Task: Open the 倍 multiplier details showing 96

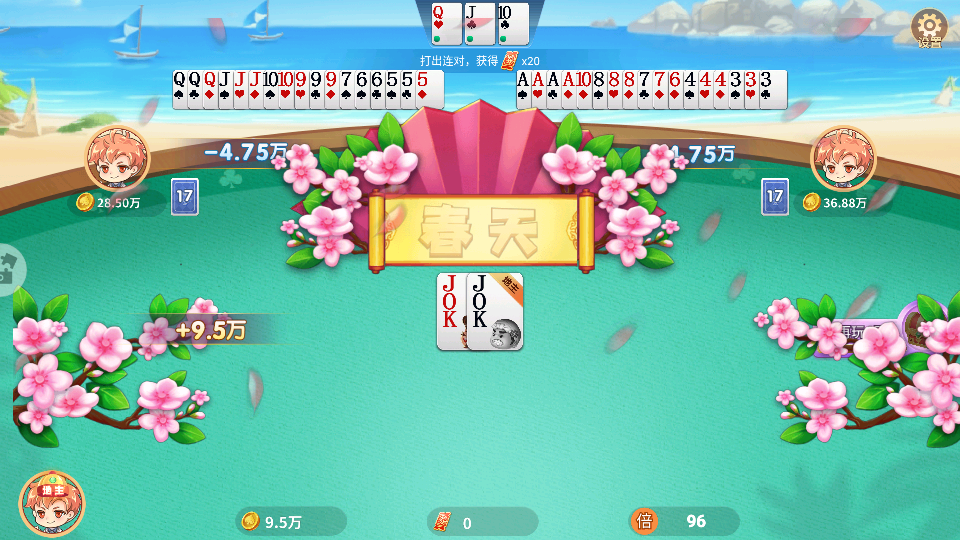Action: [685, 521]
